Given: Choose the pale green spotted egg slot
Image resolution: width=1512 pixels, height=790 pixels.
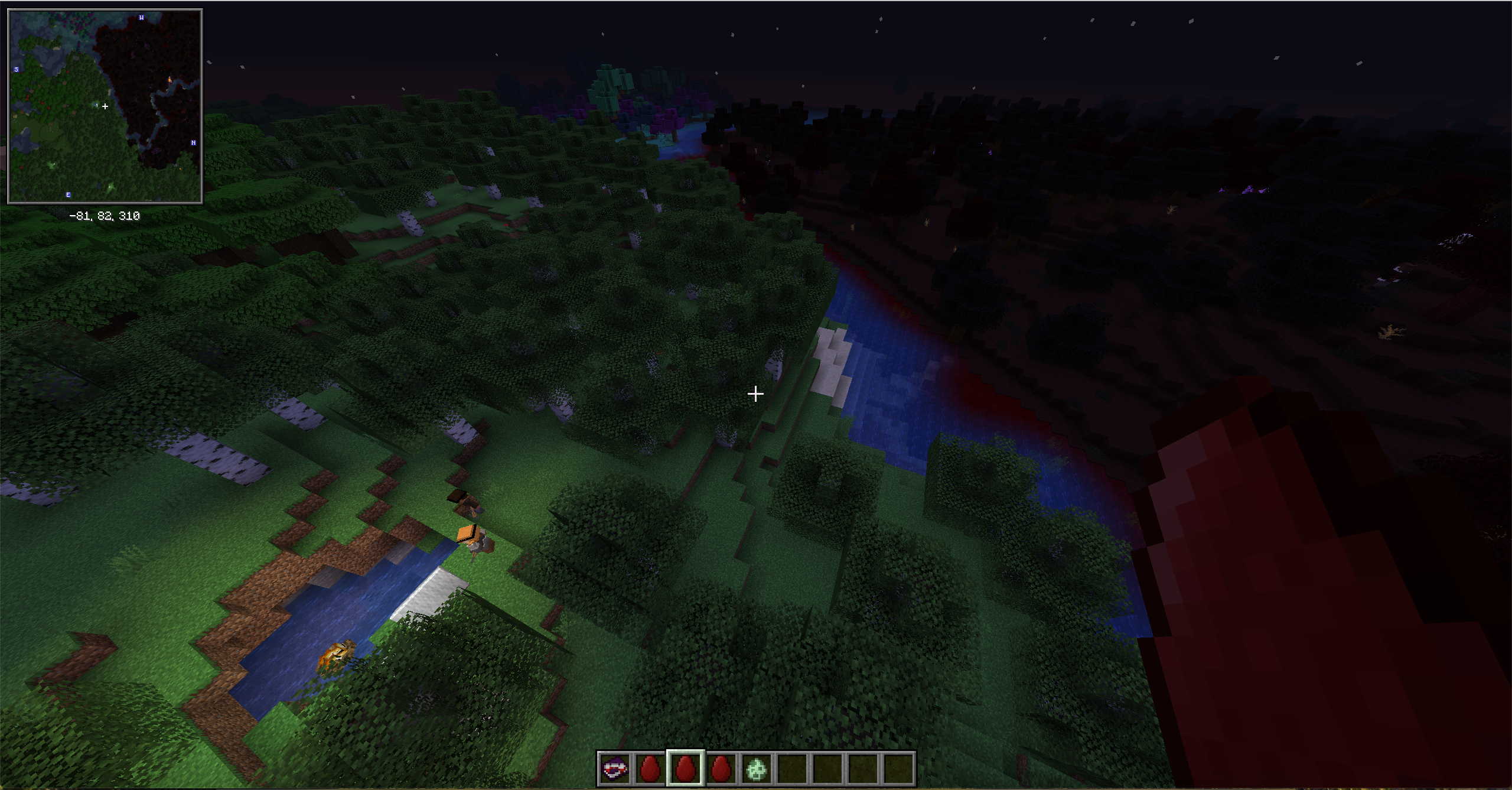Looking at the screenshot, I should pos(757,769).
